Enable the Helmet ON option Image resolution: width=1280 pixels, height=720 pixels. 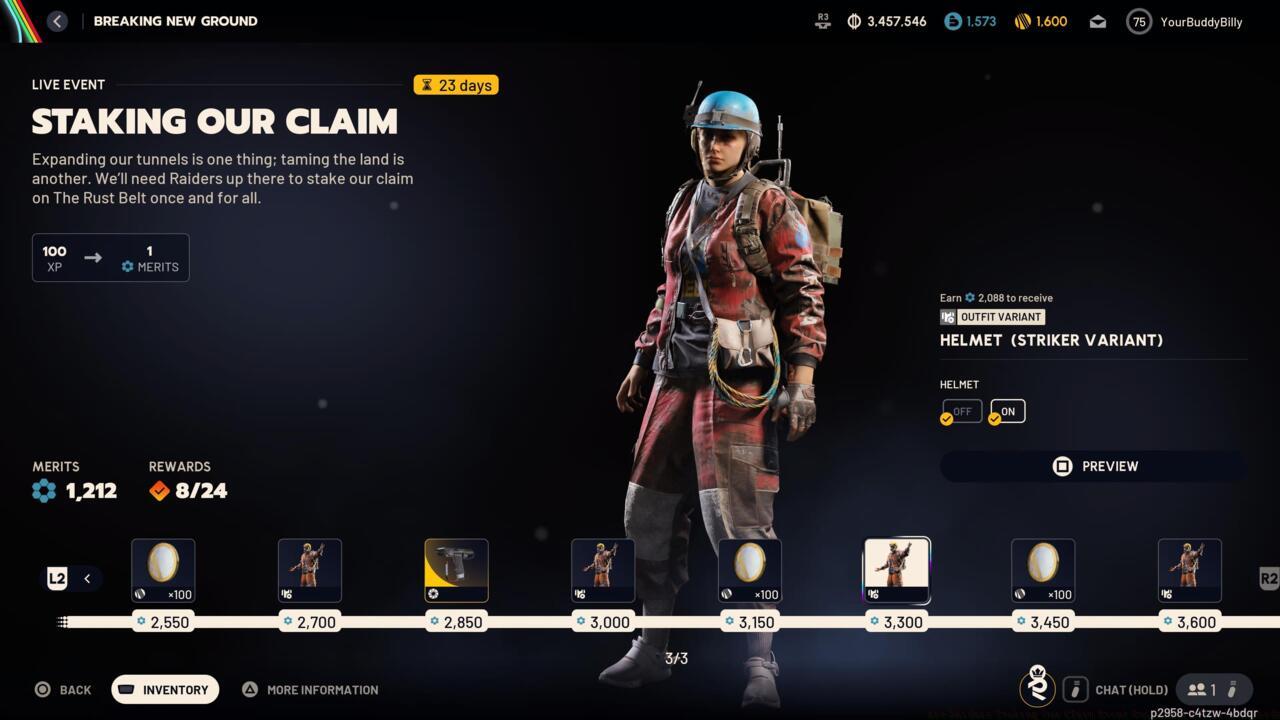1006,410
